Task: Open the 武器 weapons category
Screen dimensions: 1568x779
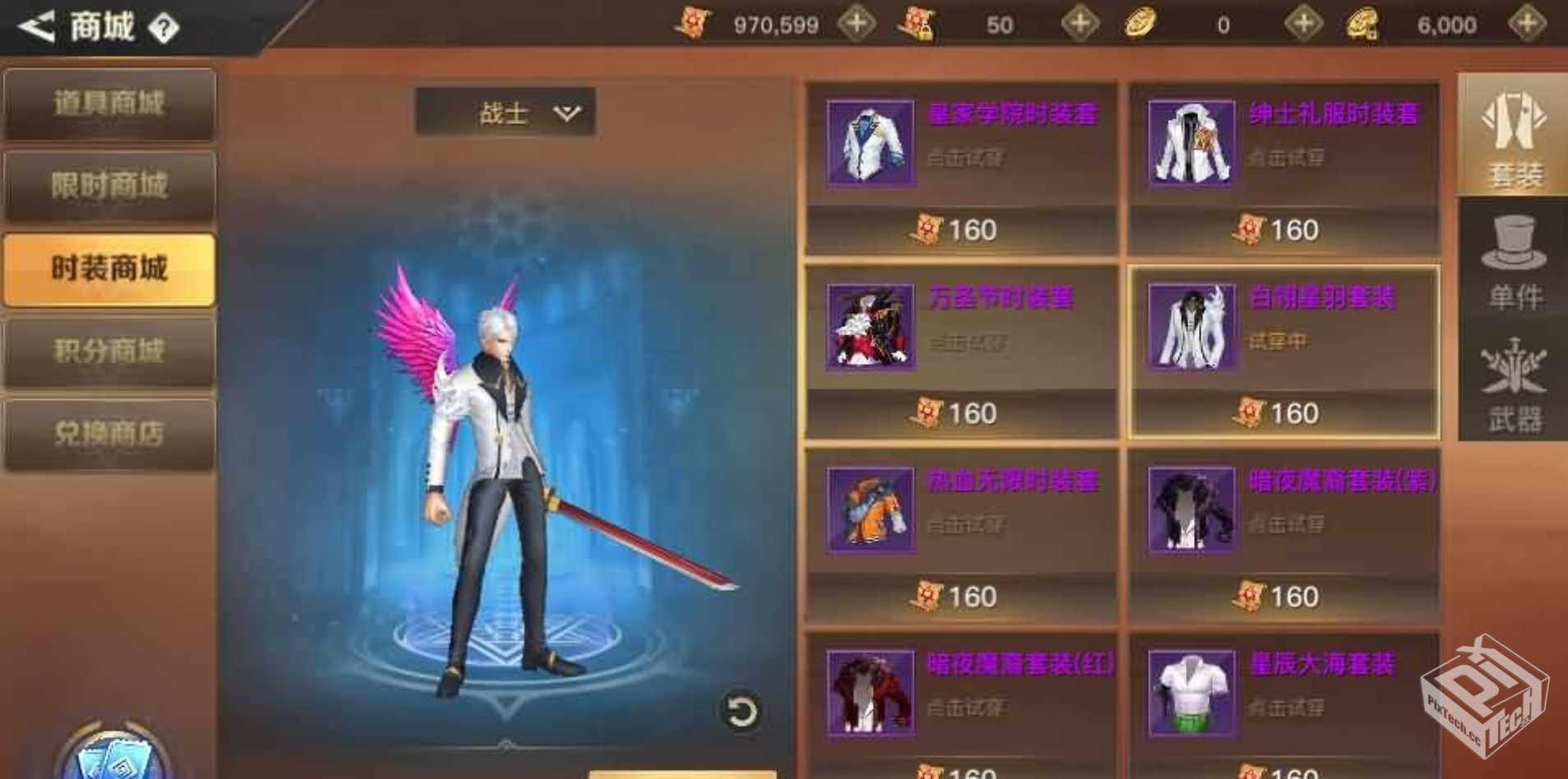Action: (x=1513, y=385)
